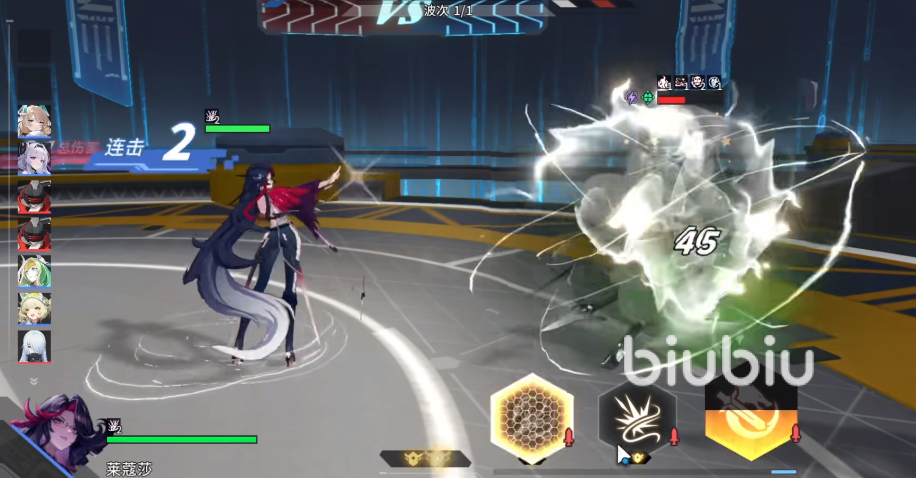Select the brown-haired character at the top of the turn list
916x478 pixels.
34,122
